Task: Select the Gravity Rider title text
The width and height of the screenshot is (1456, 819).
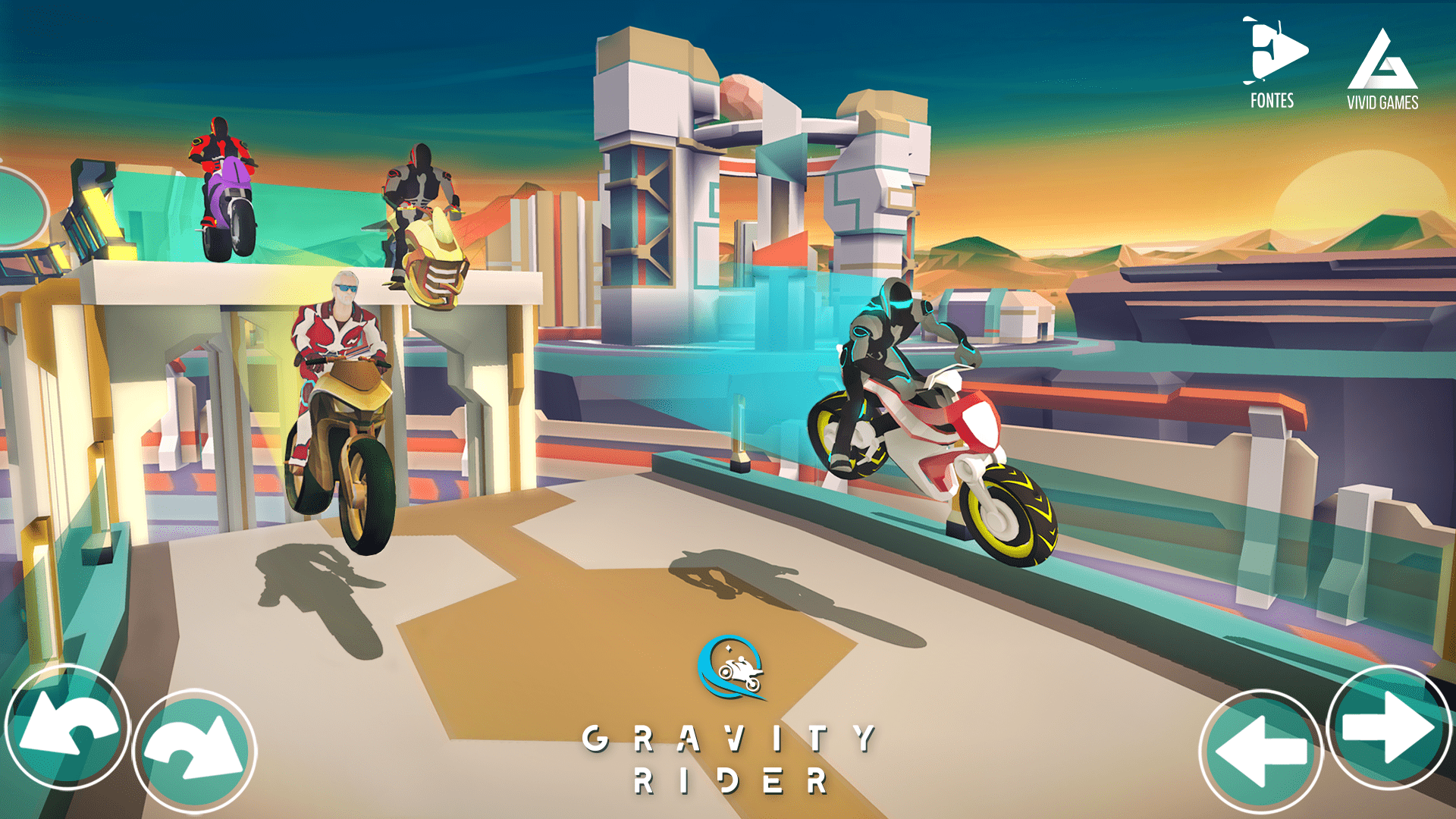Action: point(730,757)
